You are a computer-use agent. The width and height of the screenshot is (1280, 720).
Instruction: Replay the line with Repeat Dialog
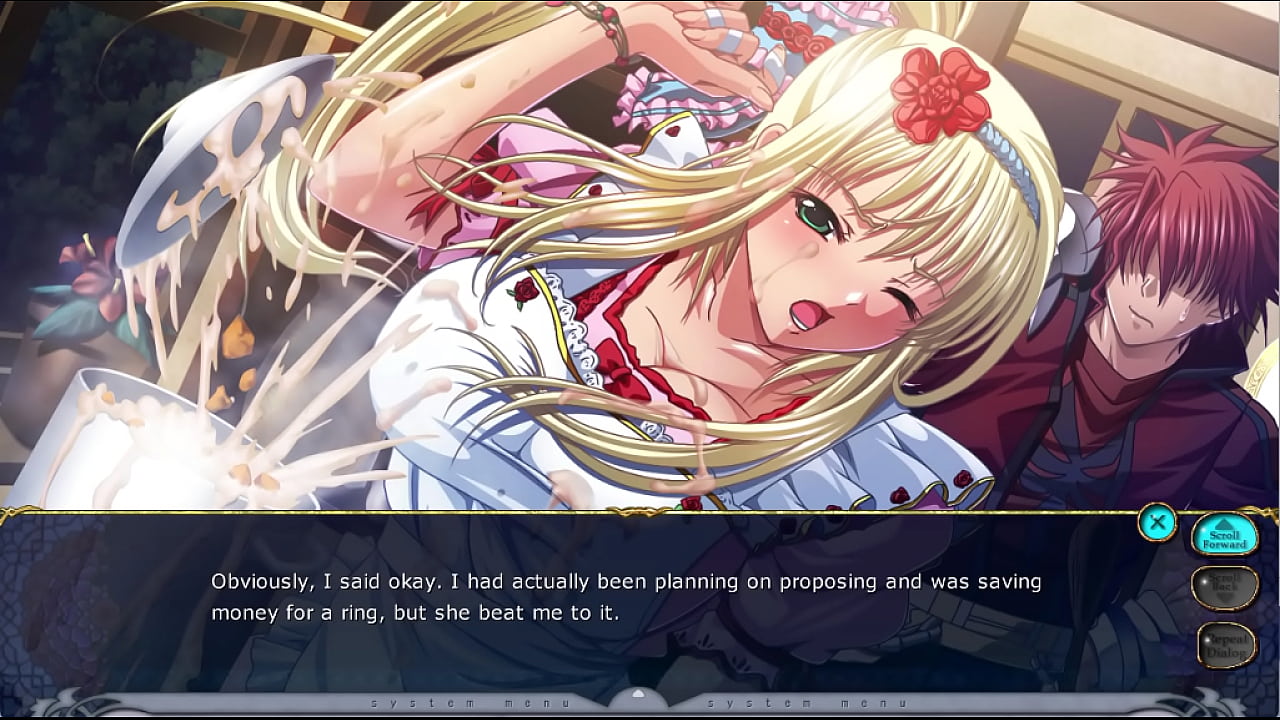click(x=1226, y=645)
